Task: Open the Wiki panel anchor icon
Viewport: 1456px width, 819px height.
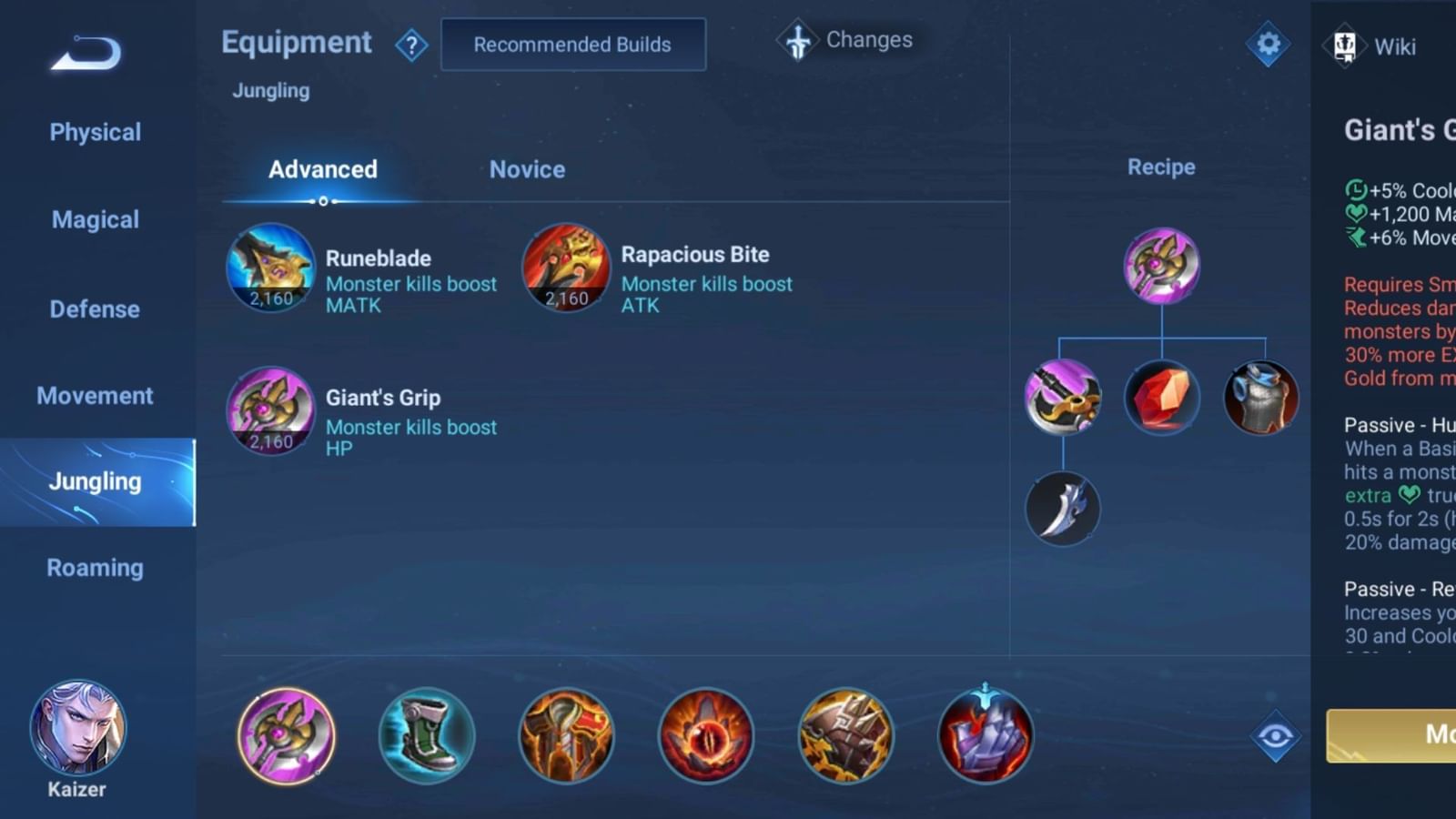Action: tap(1346, 45)
